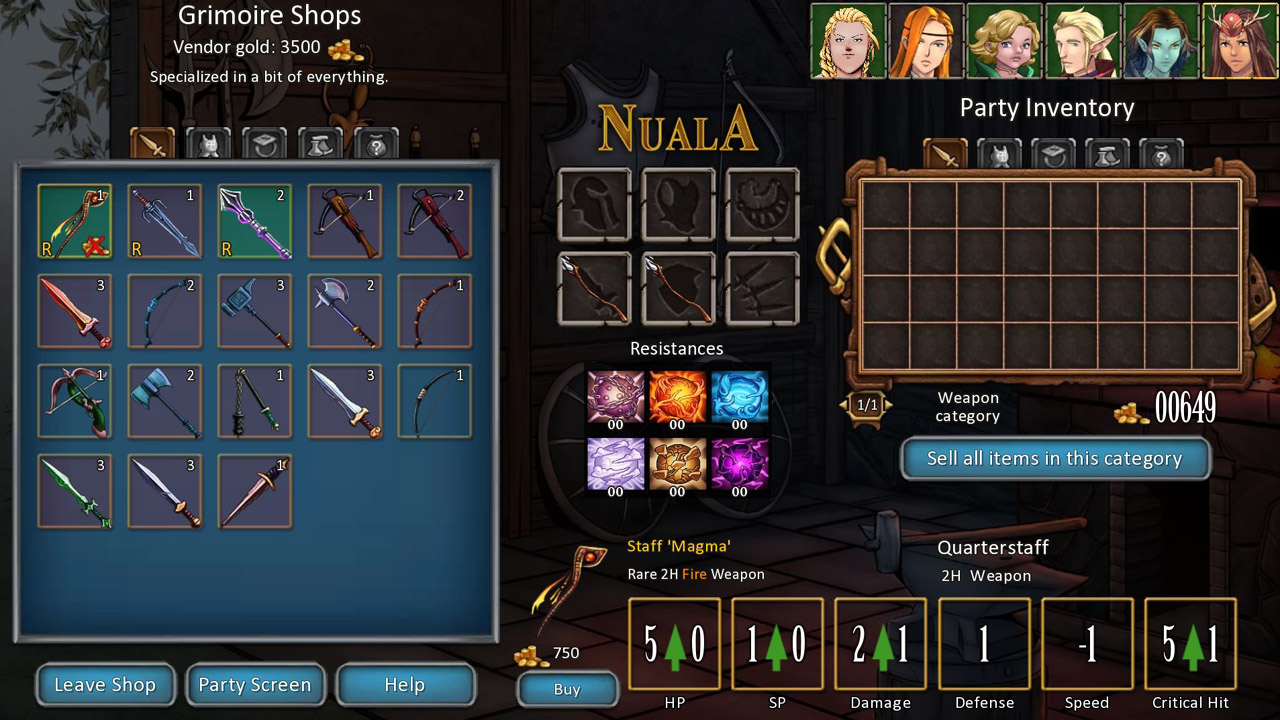This screenshot has width=1280, height=720.
Task: Select the blue warhammer shop item
Action: tap(255, 311)
